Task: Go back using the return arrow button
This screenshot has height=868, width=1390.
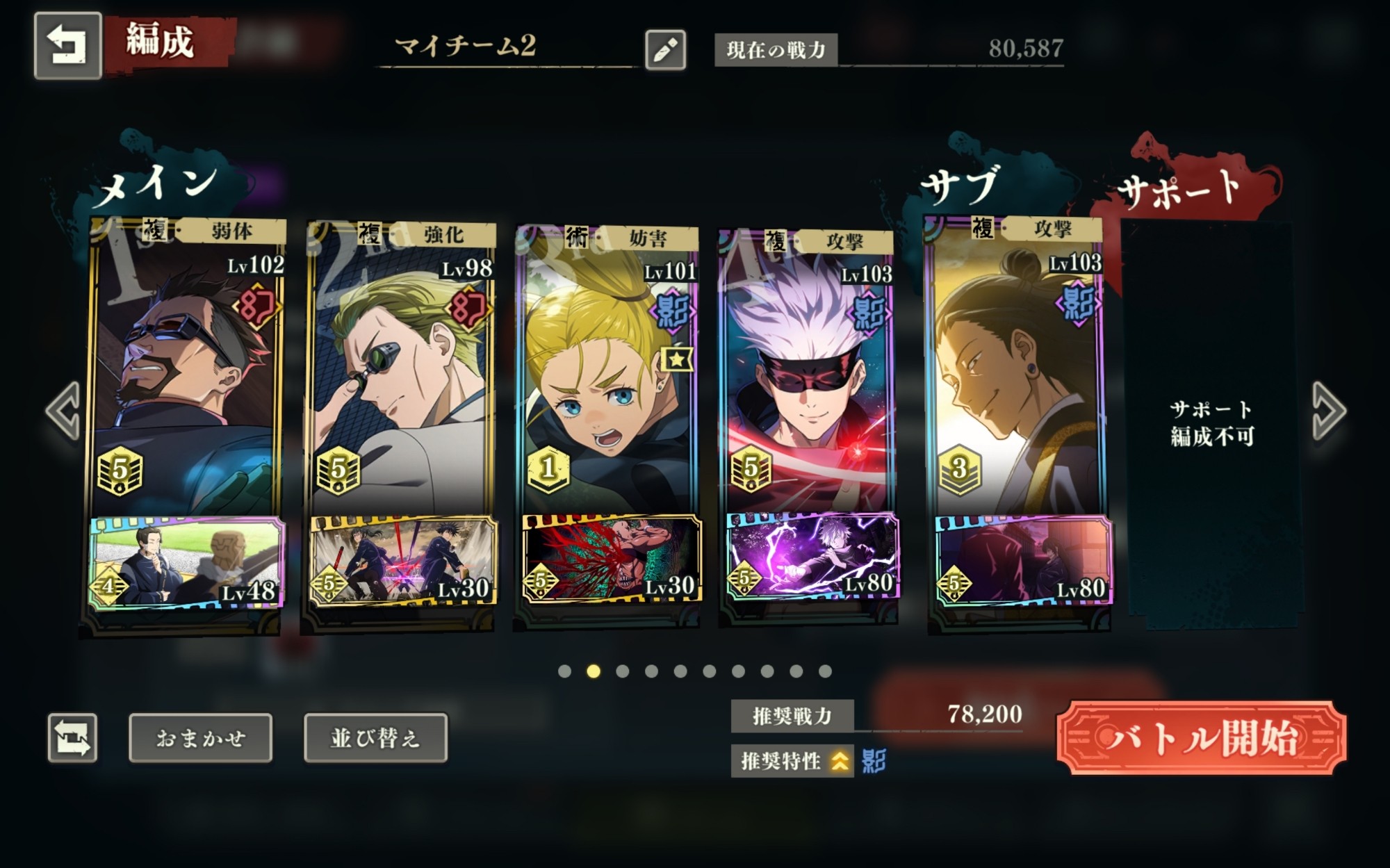Action: click(x=67, y=45)
